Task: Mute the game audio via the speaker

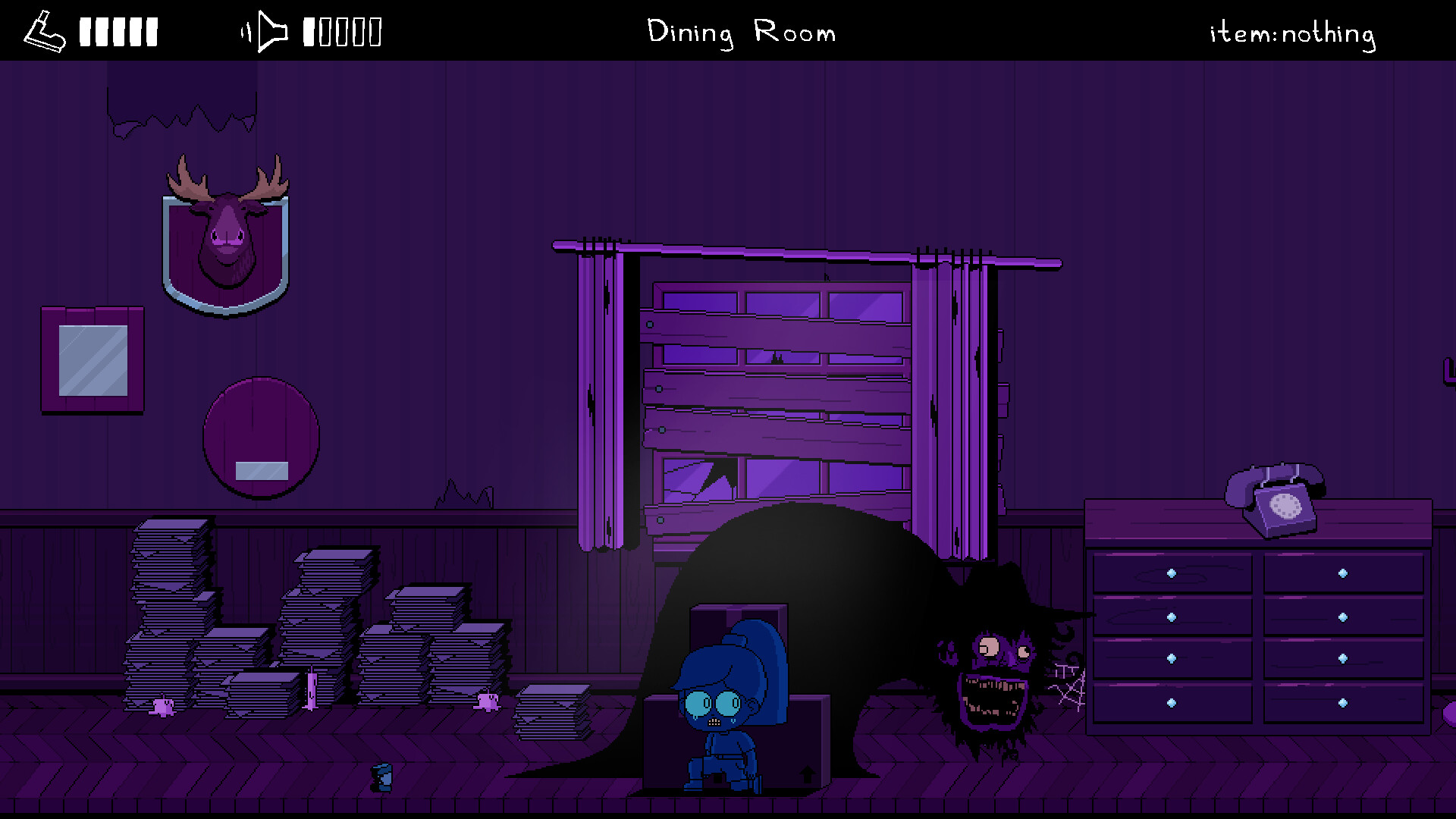Action: 267,30
